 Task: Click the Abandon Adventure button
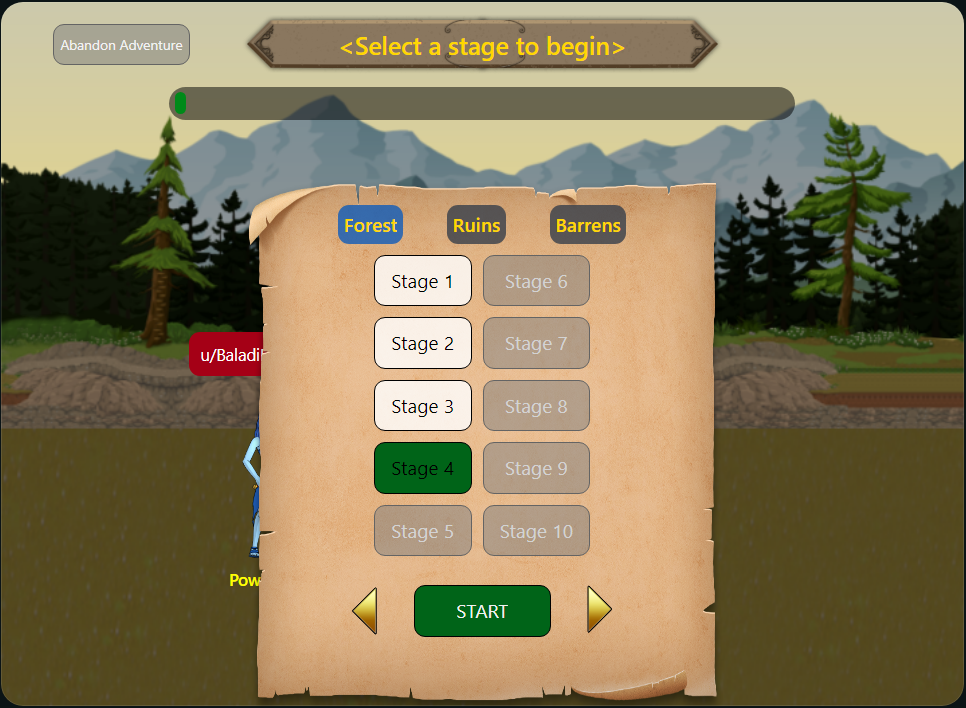point(121,45)
